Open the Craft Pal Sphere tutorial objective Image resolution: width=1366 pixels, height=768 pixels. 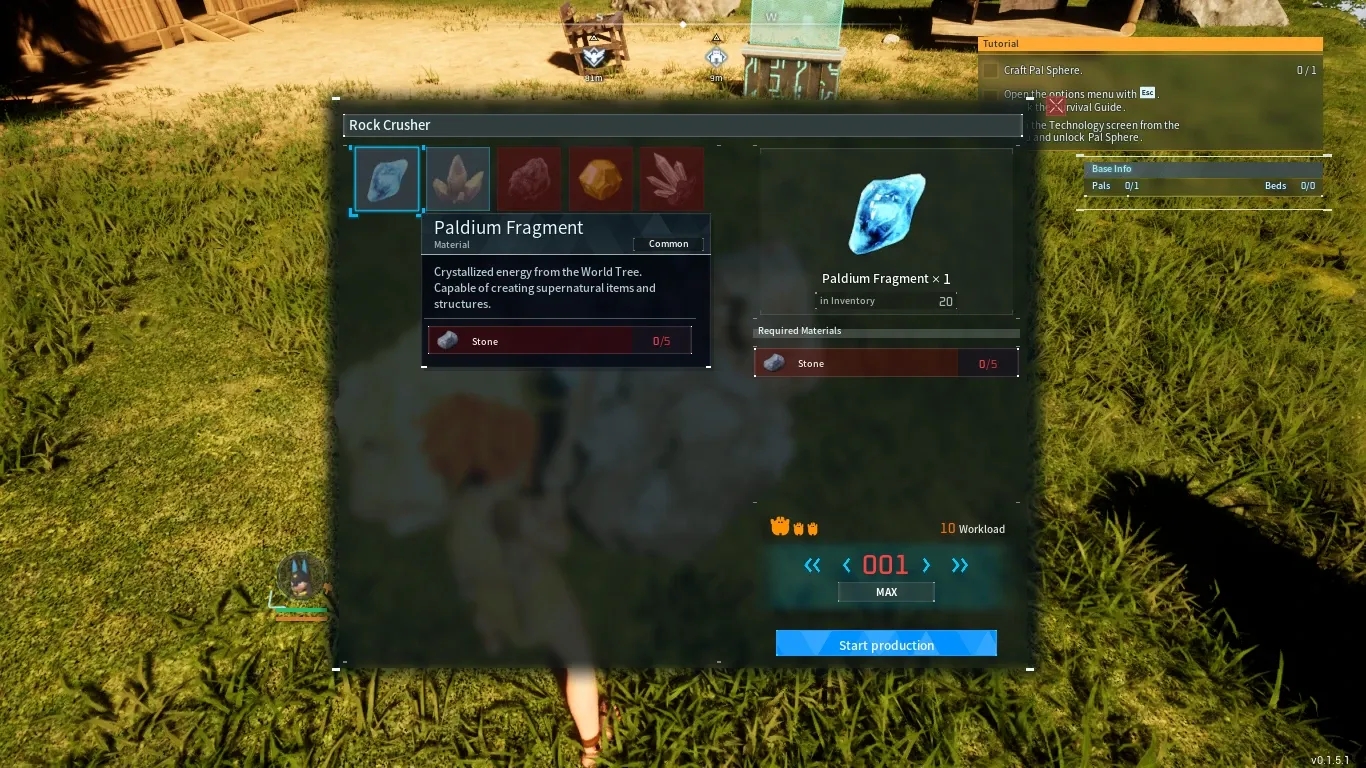click(1043, 70)
